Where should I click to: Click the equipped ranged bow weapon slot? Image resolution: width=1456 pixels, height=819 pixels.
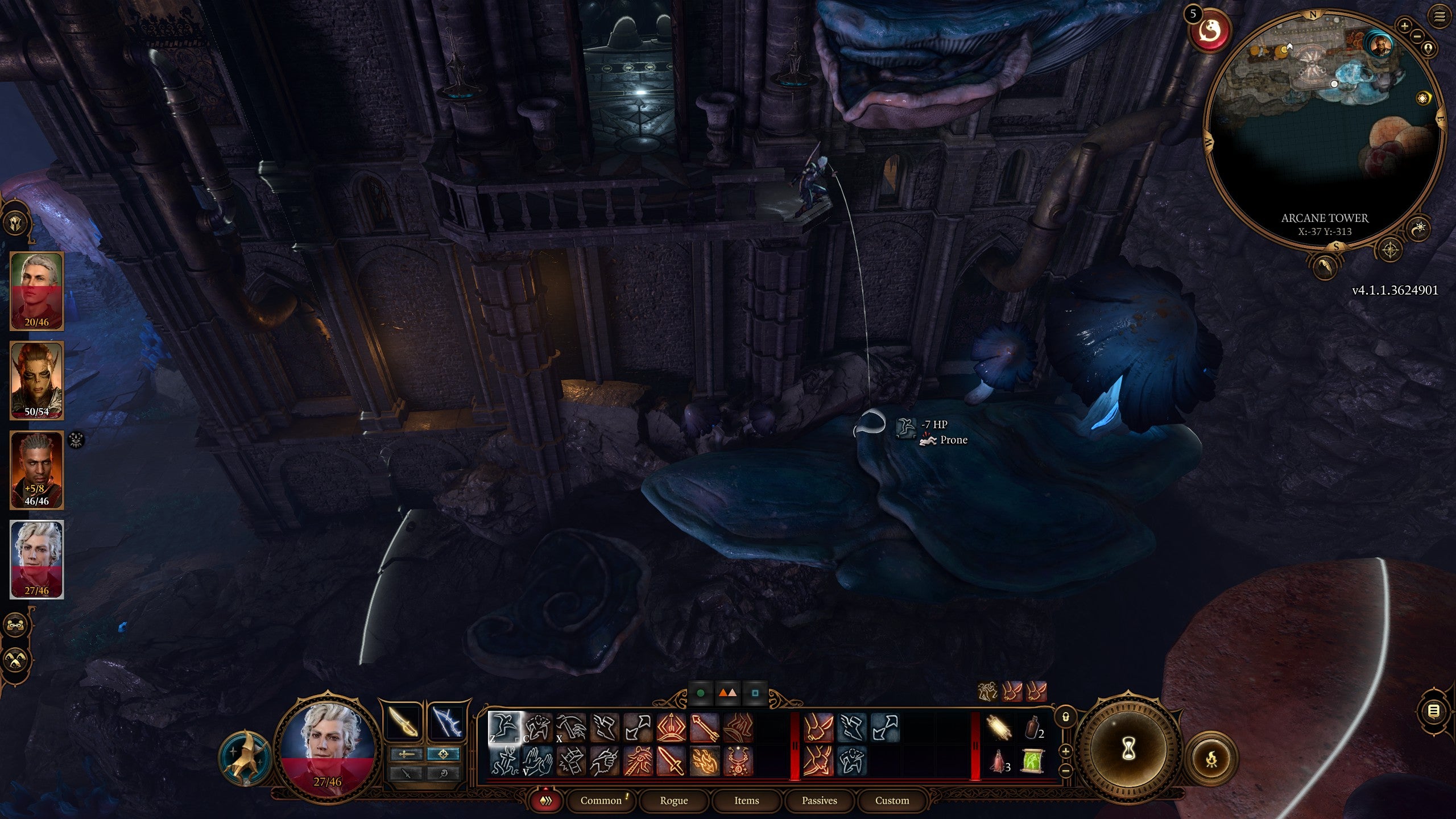(x=446, y=722)
